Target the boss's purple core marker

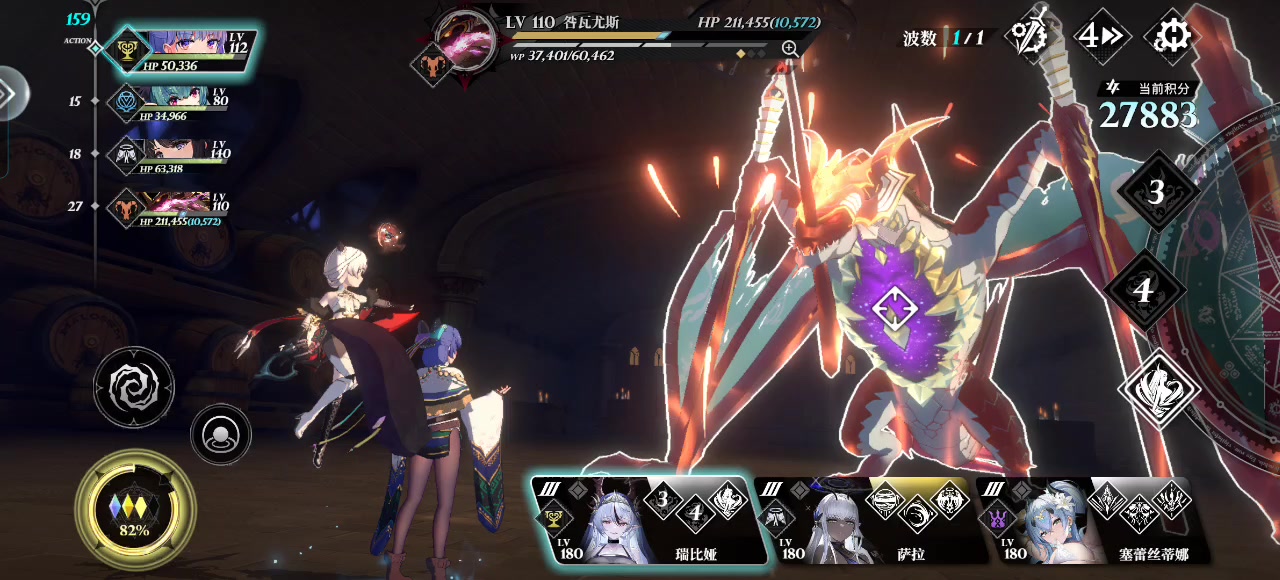point(893,308)
